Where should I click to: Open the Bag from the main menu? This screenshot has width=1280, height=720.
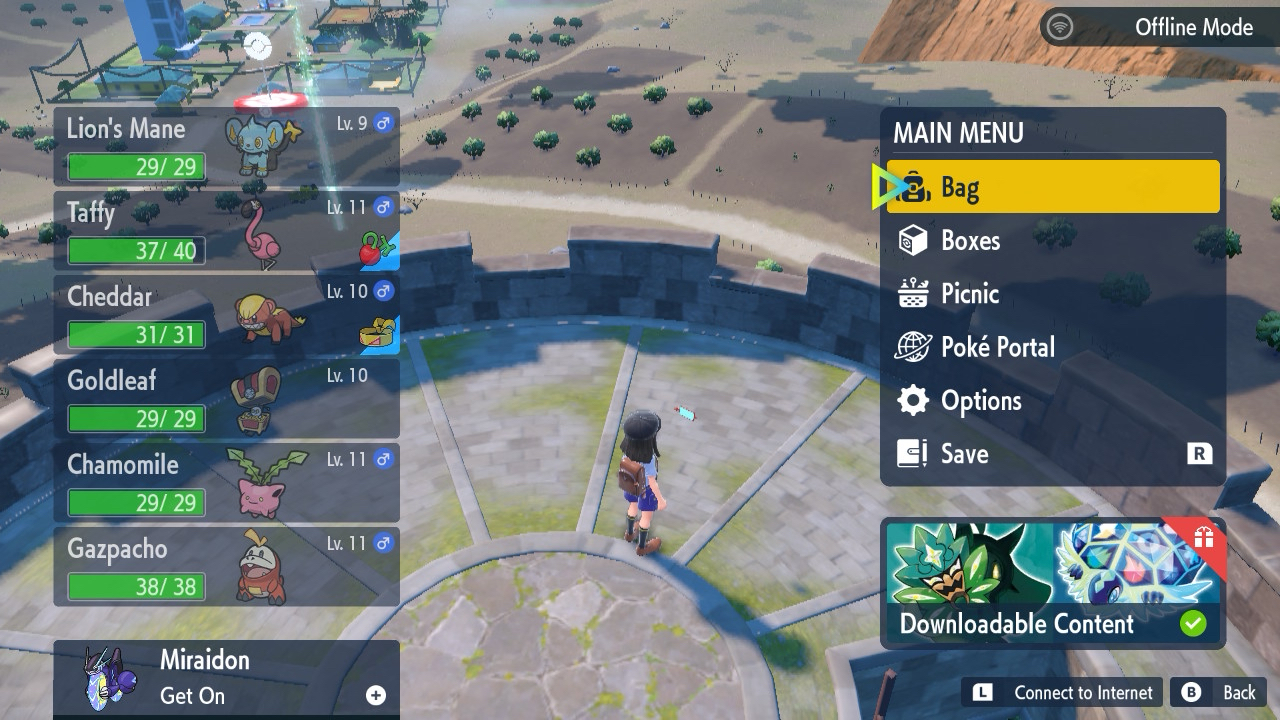(1052, 187)
